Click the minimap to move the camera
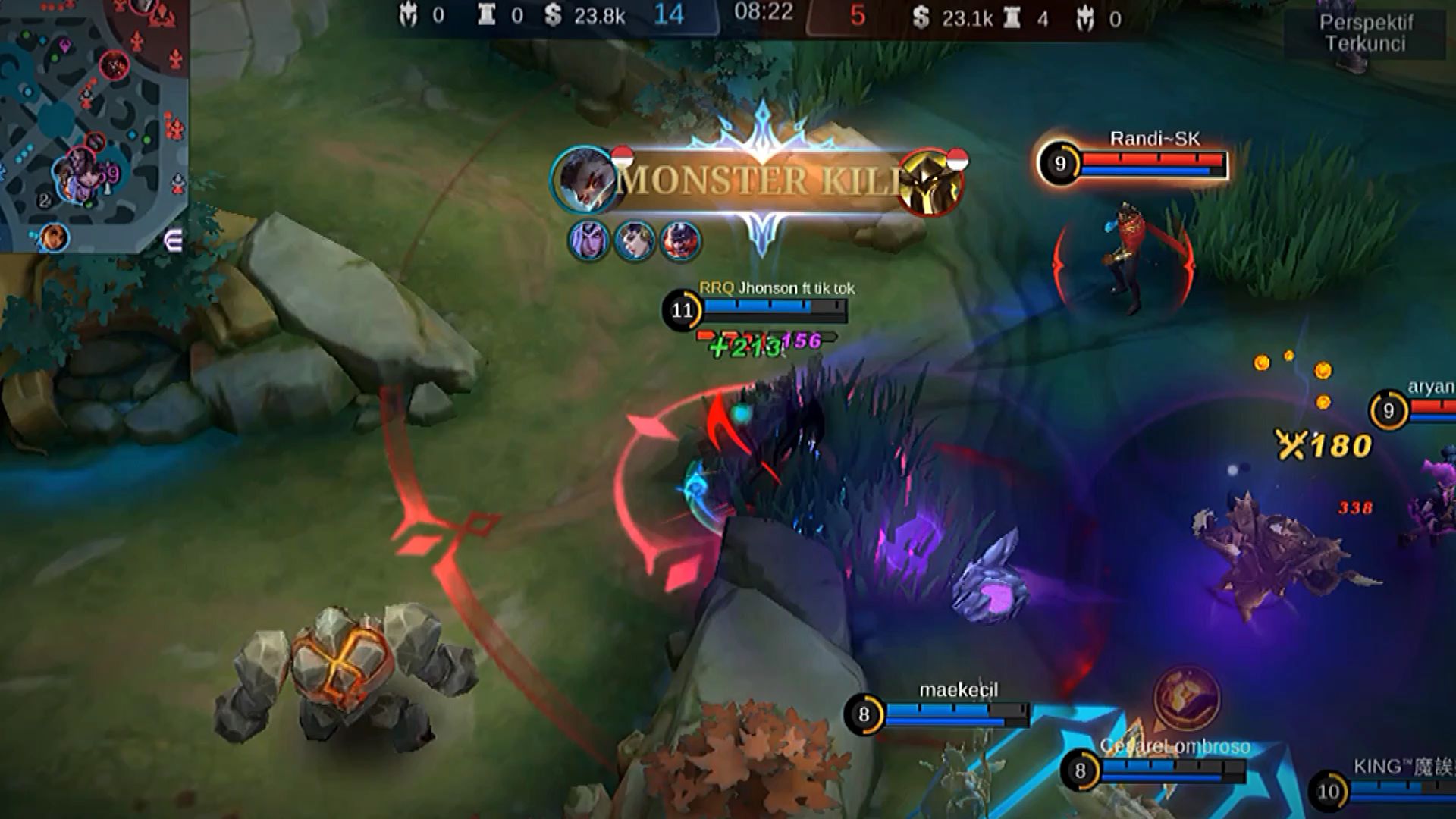This screenshot has width=1456, height=819. tap(91, 121)
